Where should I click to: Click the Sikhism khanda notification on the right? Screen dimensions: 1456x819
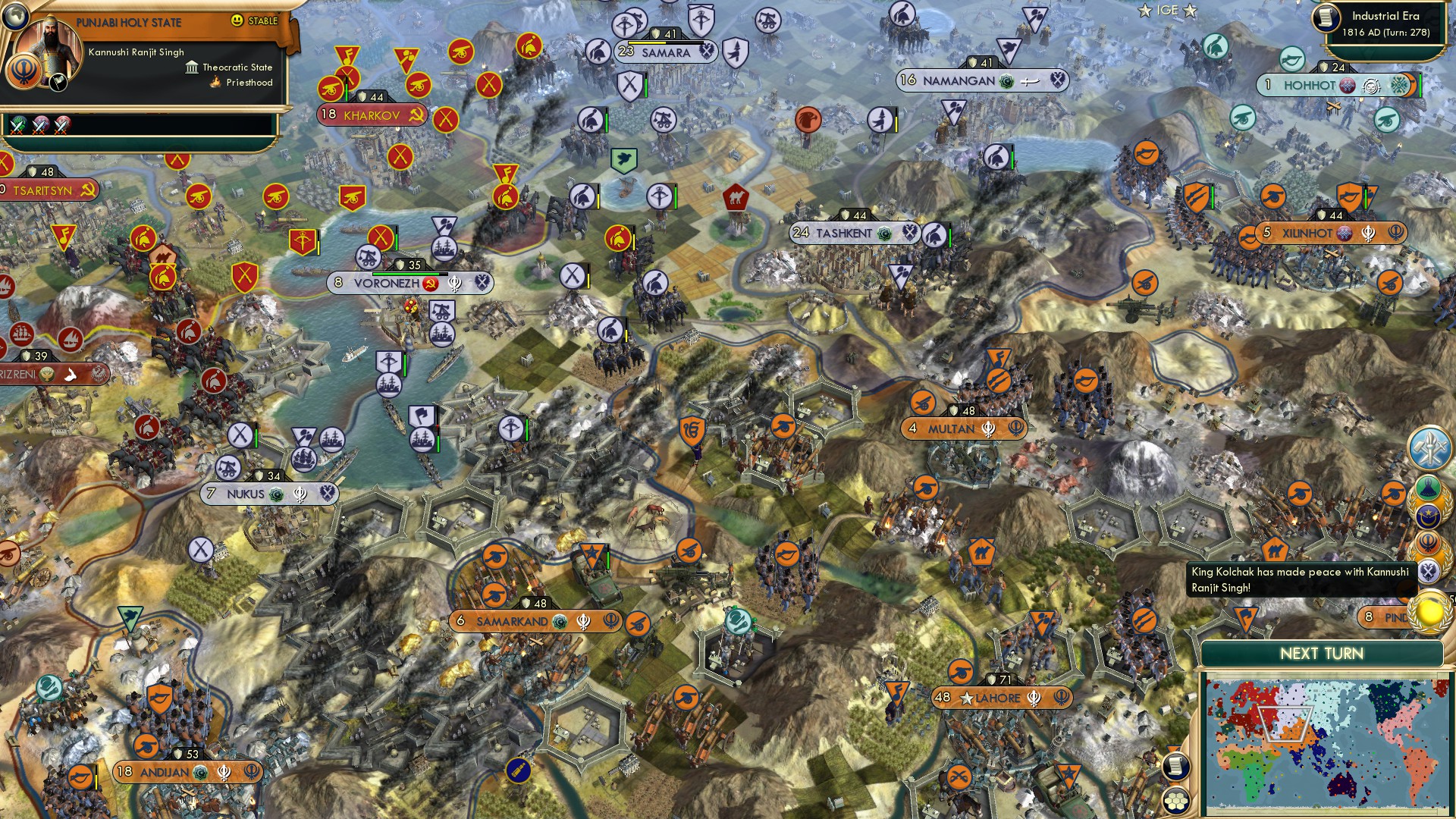[x=1427, y=541]
